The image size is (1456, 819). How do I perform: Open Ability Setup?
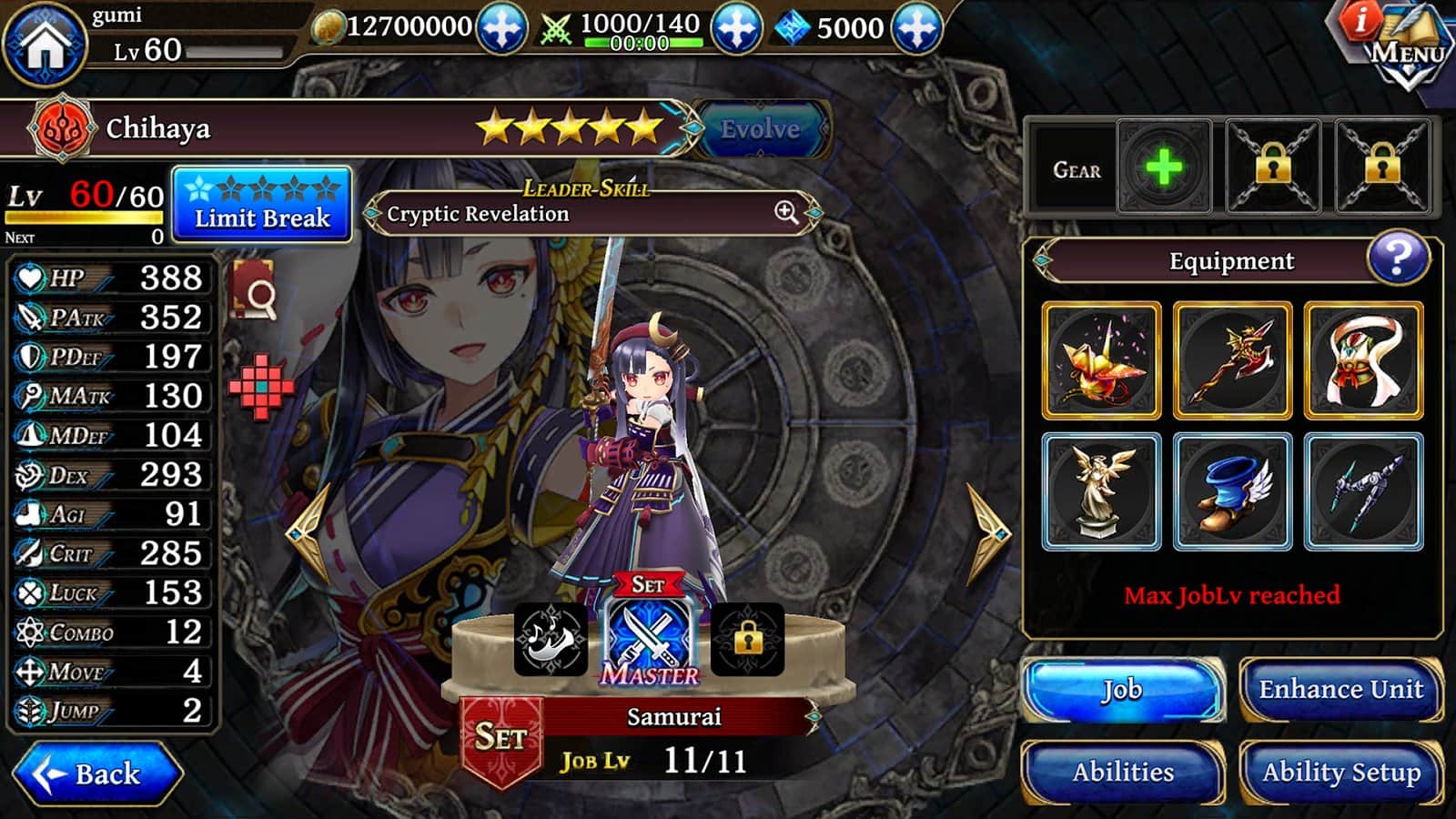coord(1340,773)
